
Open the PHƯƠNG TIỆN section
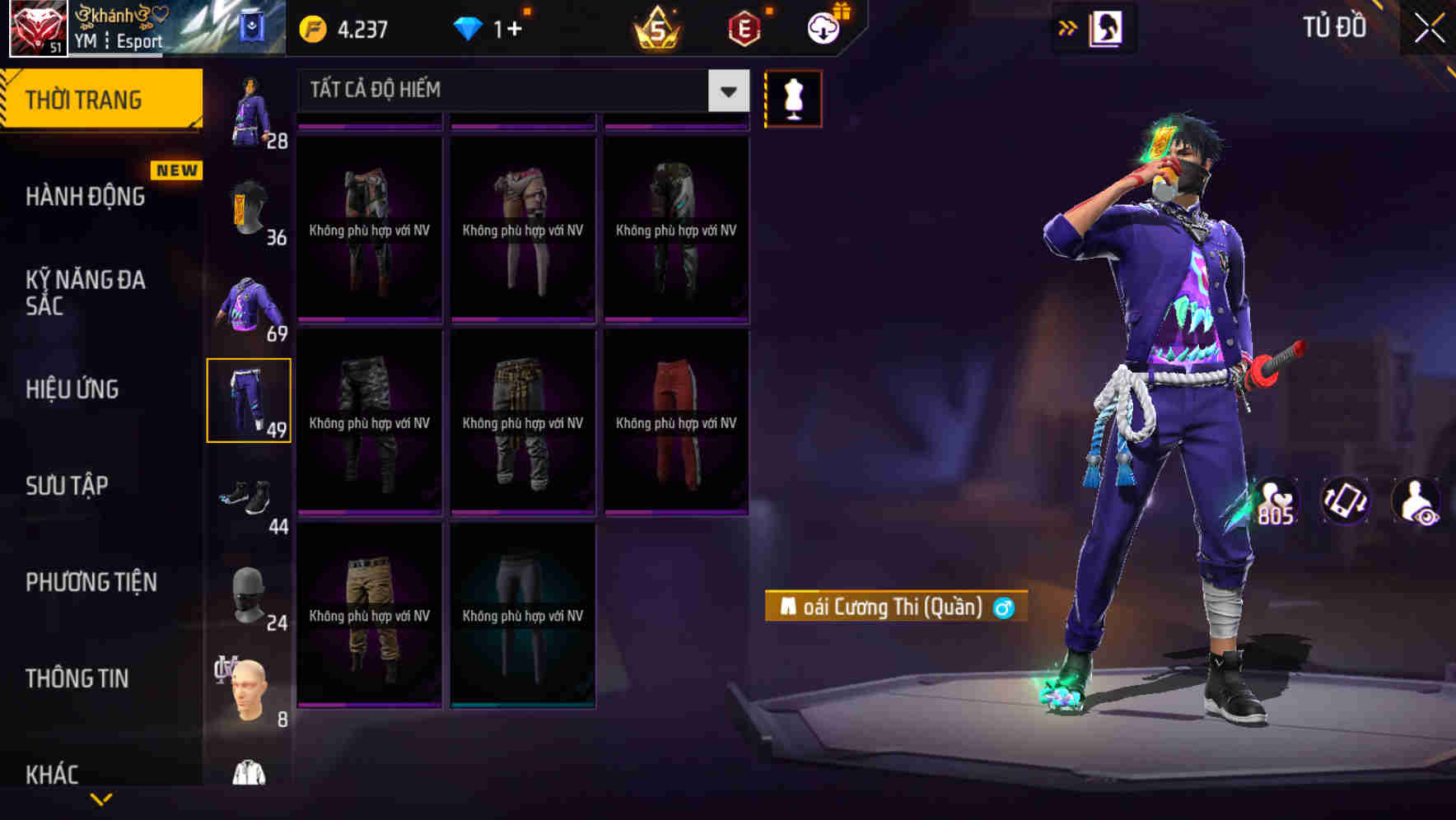(89, 582)
